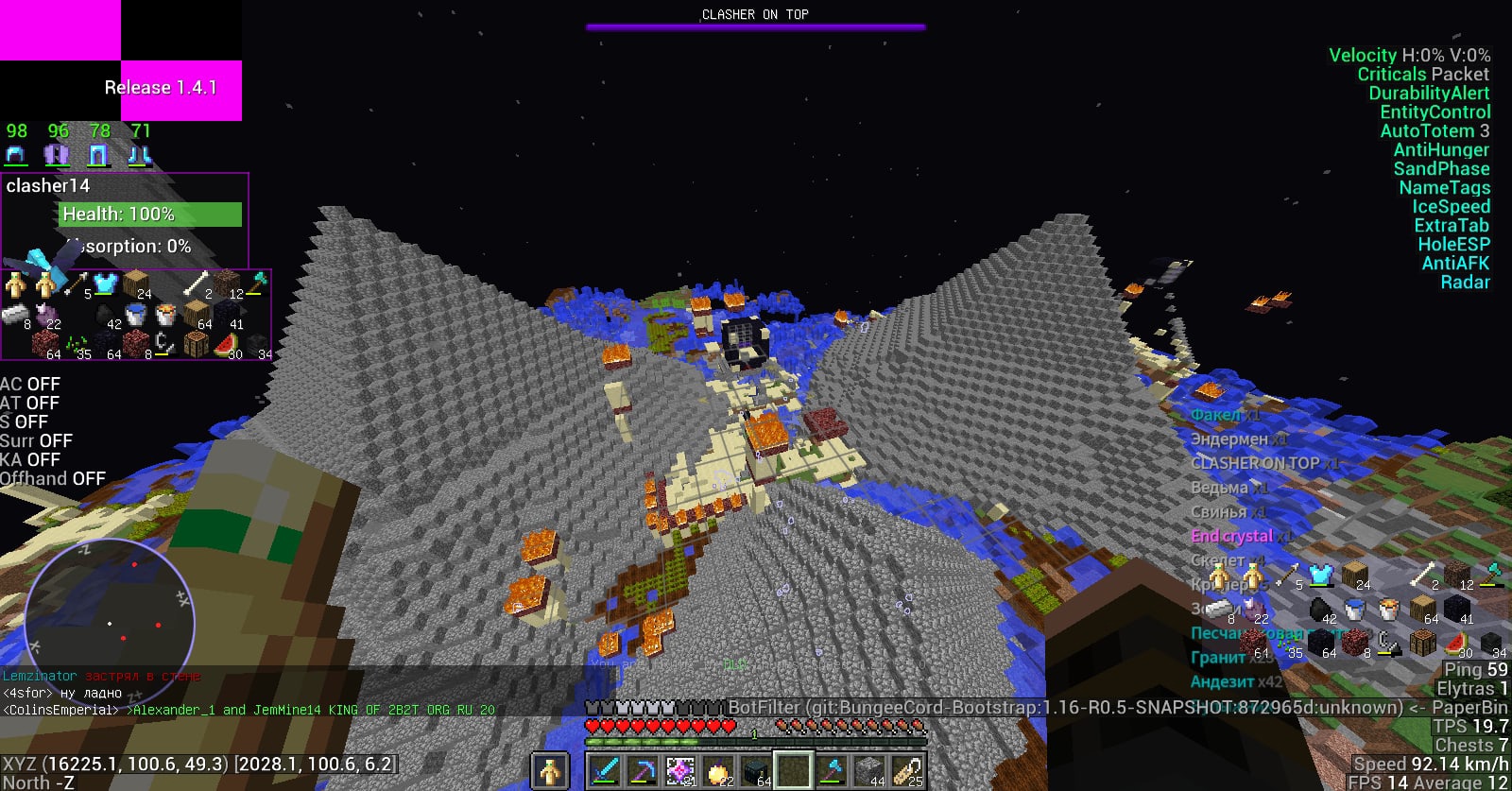Select the pickaxe in the hotbar
Screen dimensions: 1512x791
643,771
